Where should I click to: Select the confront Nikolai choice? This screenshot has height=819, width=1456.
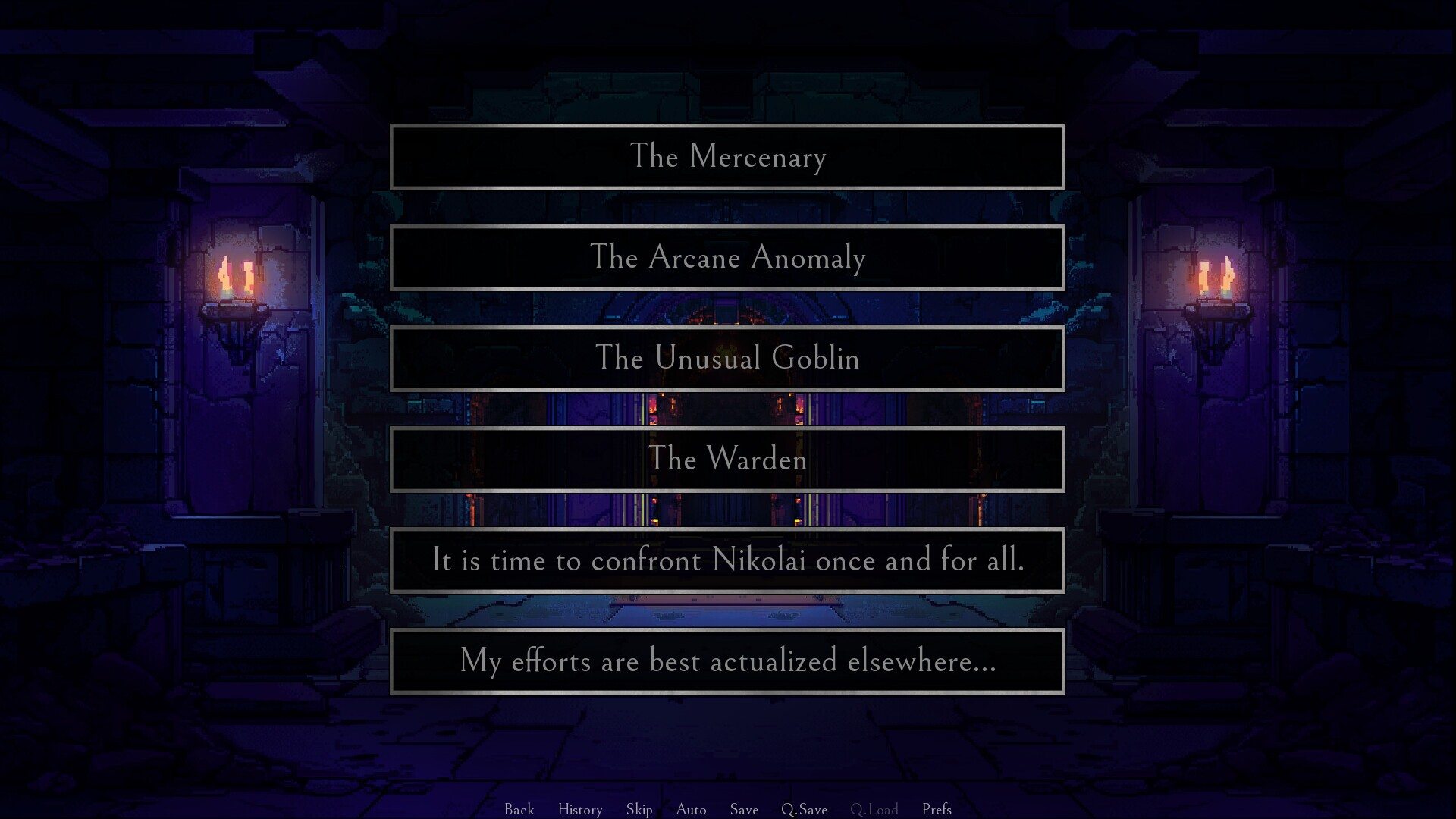(x=727, y=560)
